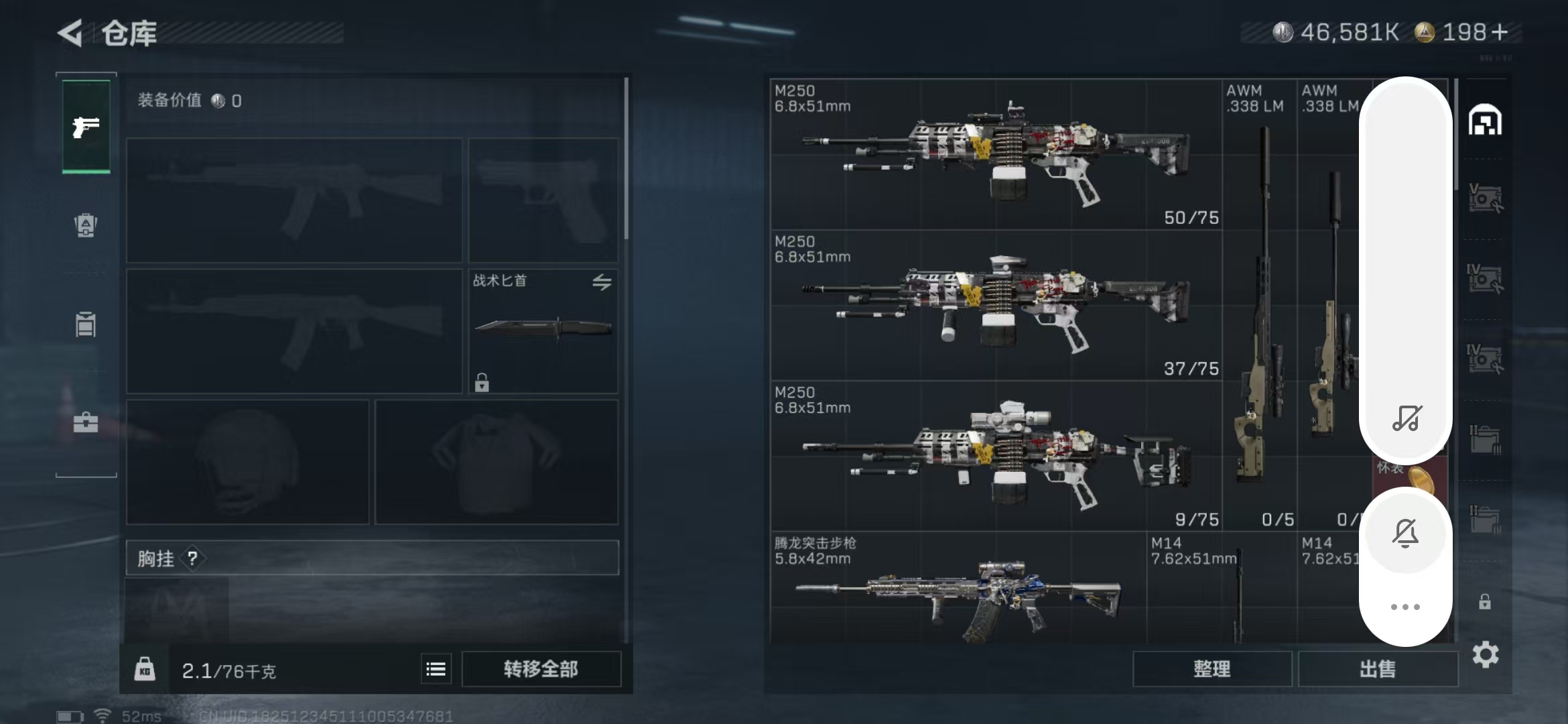The image size is (1568, 724).
Task: Open the three-dot overlay menu
Action: (x=1406, y=607)
